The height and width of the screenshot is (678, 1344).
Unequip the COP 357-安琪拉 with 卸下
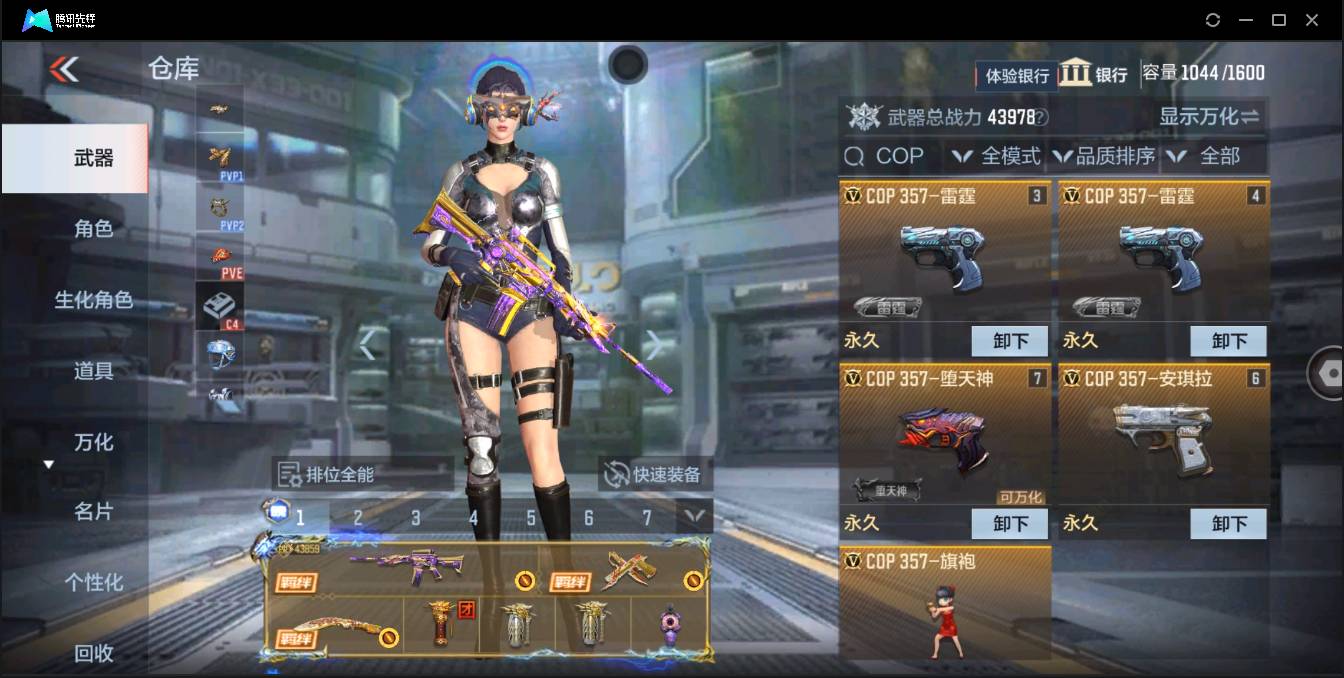point(1229,523)
